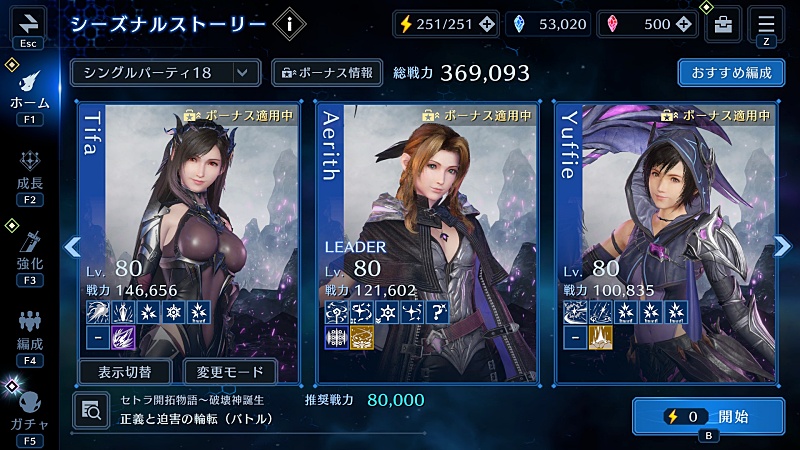Click the back arrow button
The height and width of the screenshot is (450, 800).
click(x=28, y=22)
